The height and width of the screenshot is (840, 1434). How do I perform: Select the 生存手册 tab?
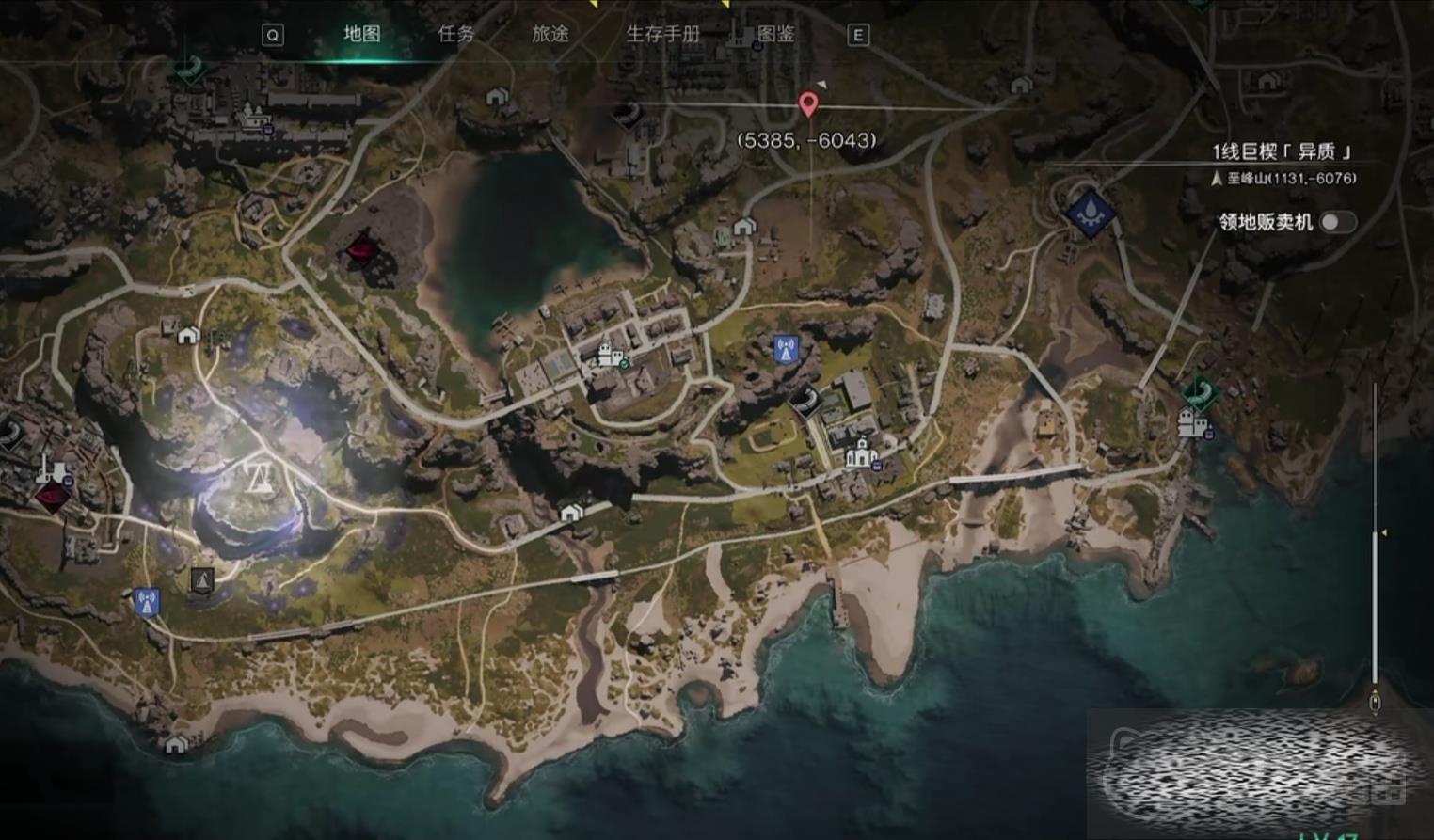pyautogui.click(x=663, y=34)
